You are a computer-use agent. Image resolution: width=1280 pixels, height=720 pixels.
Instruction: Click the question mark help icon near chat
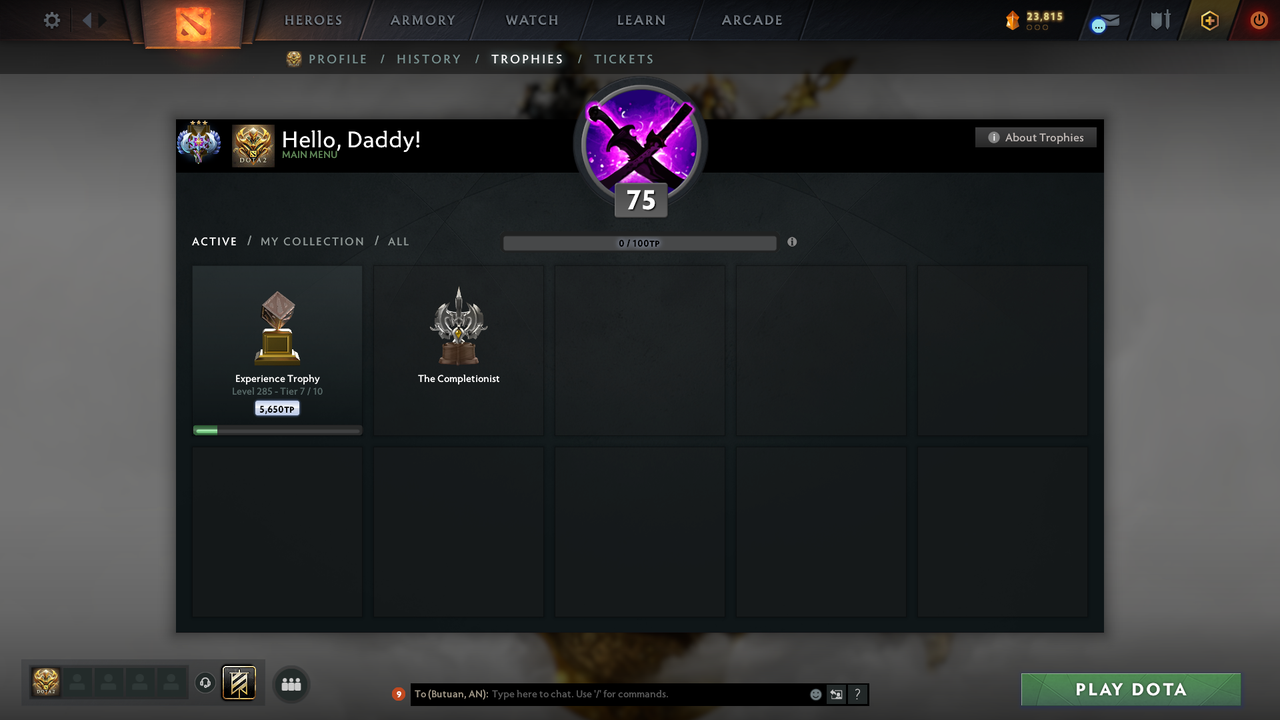[858, 694]
